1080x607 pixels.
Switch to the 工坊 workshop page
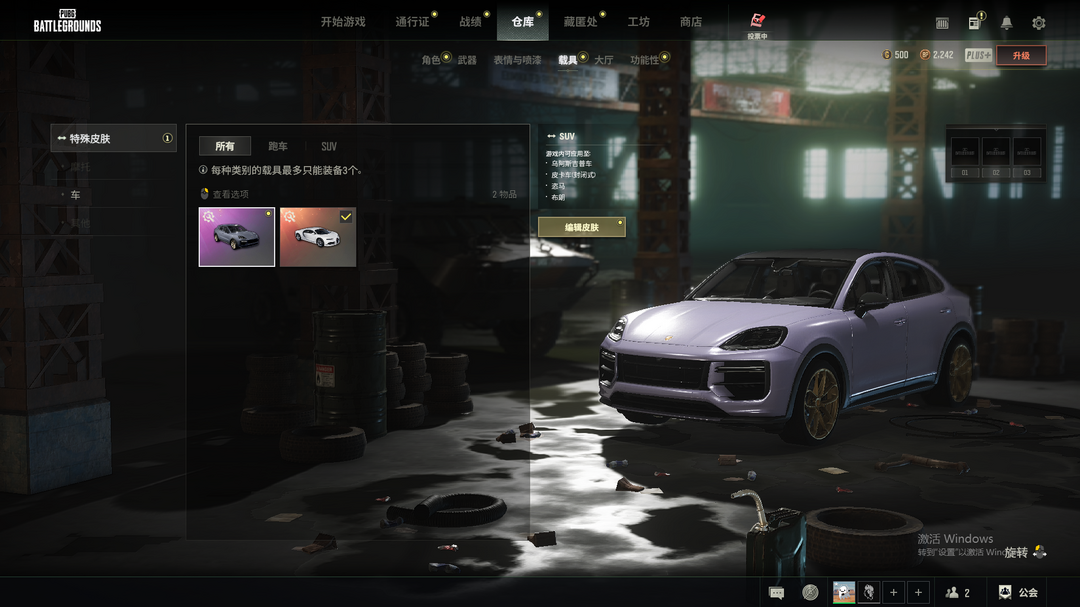[x=638, y=22]
